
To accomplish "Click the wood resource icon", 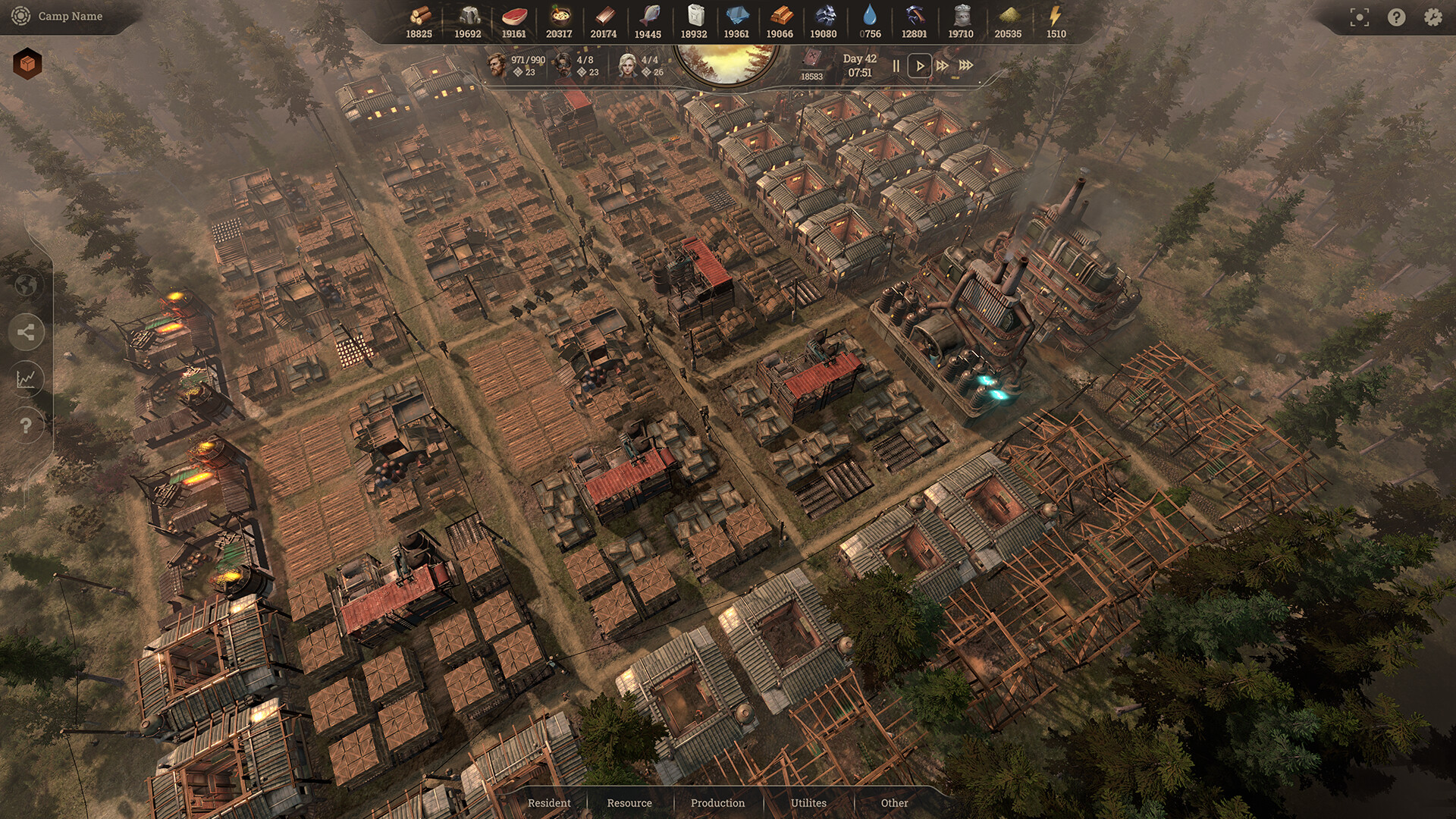I will 421,15.
